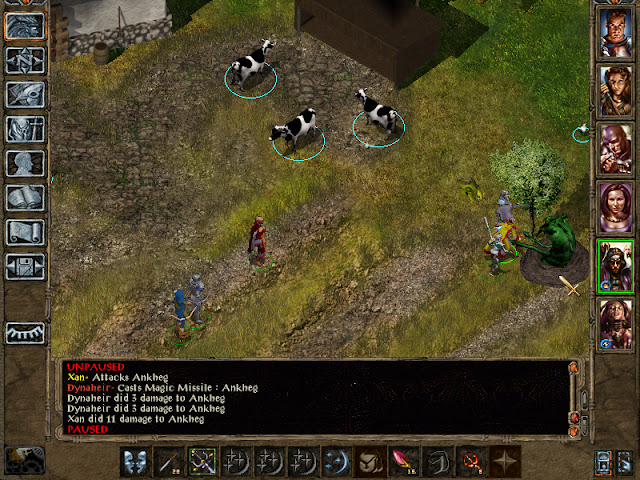Return to game via top sidebar button

pos(26,27)
